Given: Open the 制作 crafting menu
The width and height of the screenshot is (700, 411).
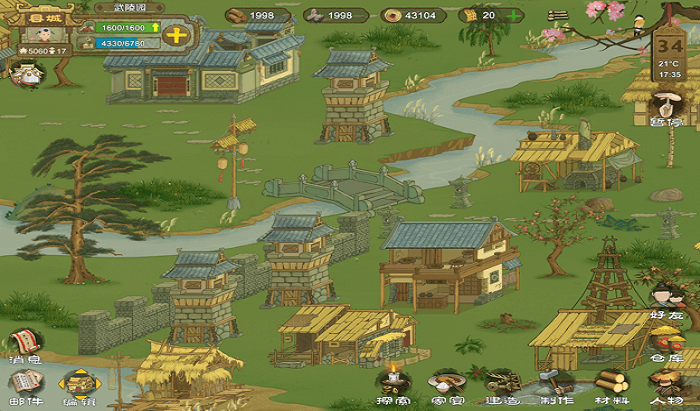Looking at the screenshot, I should click(x=556, y=385).
